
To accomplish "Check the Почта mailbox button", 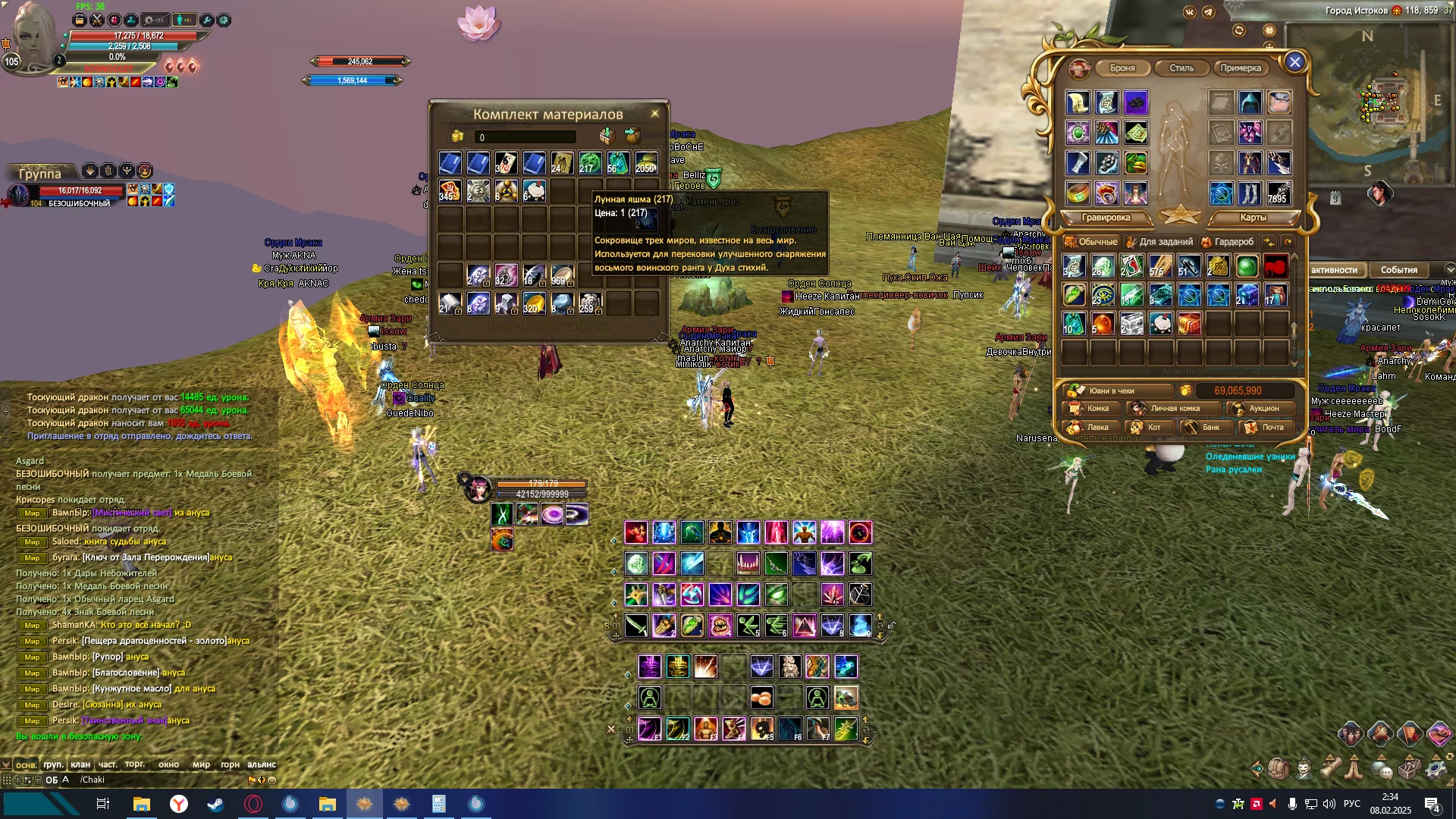I will tap(1266, 428).
